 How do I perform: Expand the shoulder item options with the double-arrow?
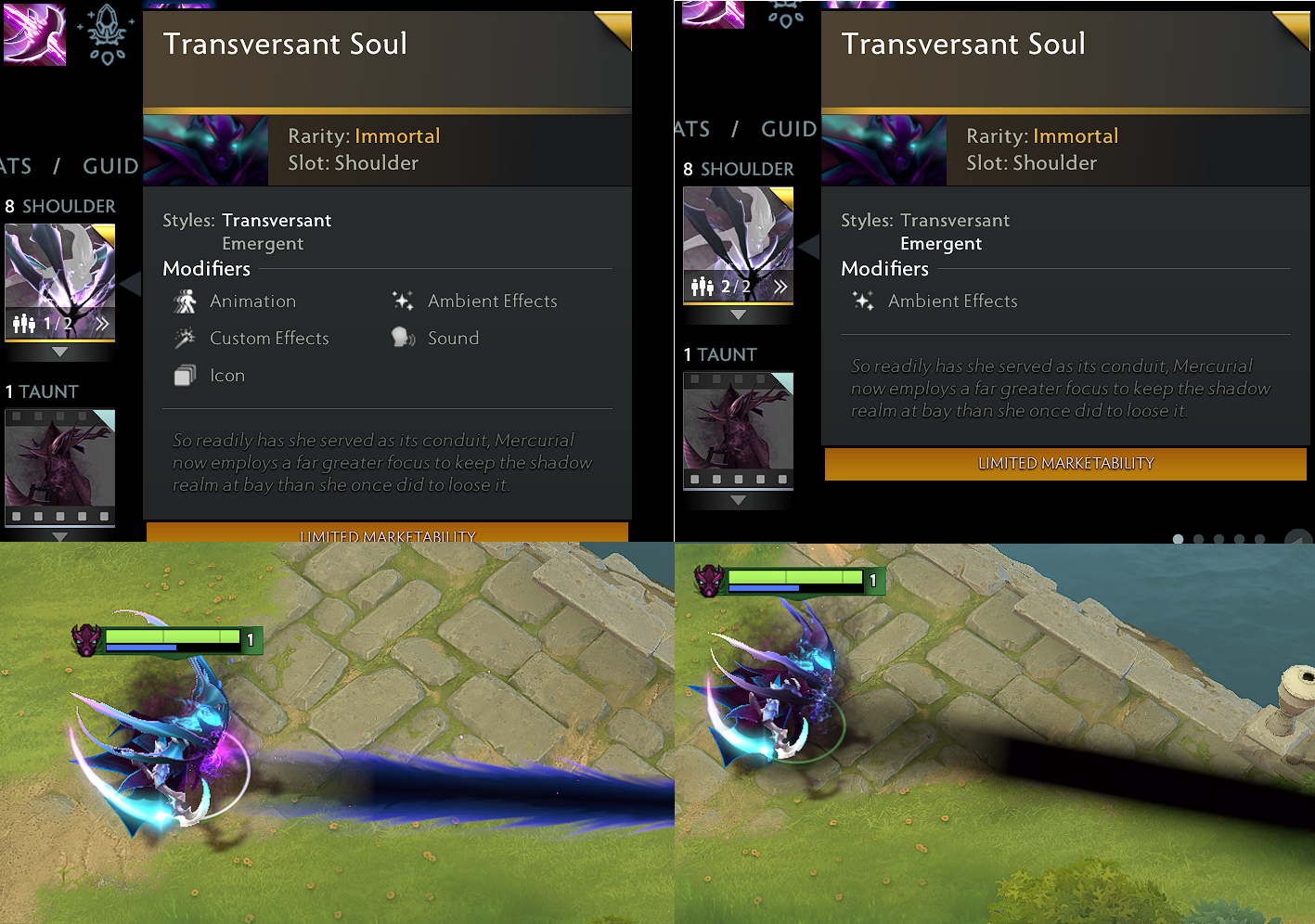(x=102, y=323)
